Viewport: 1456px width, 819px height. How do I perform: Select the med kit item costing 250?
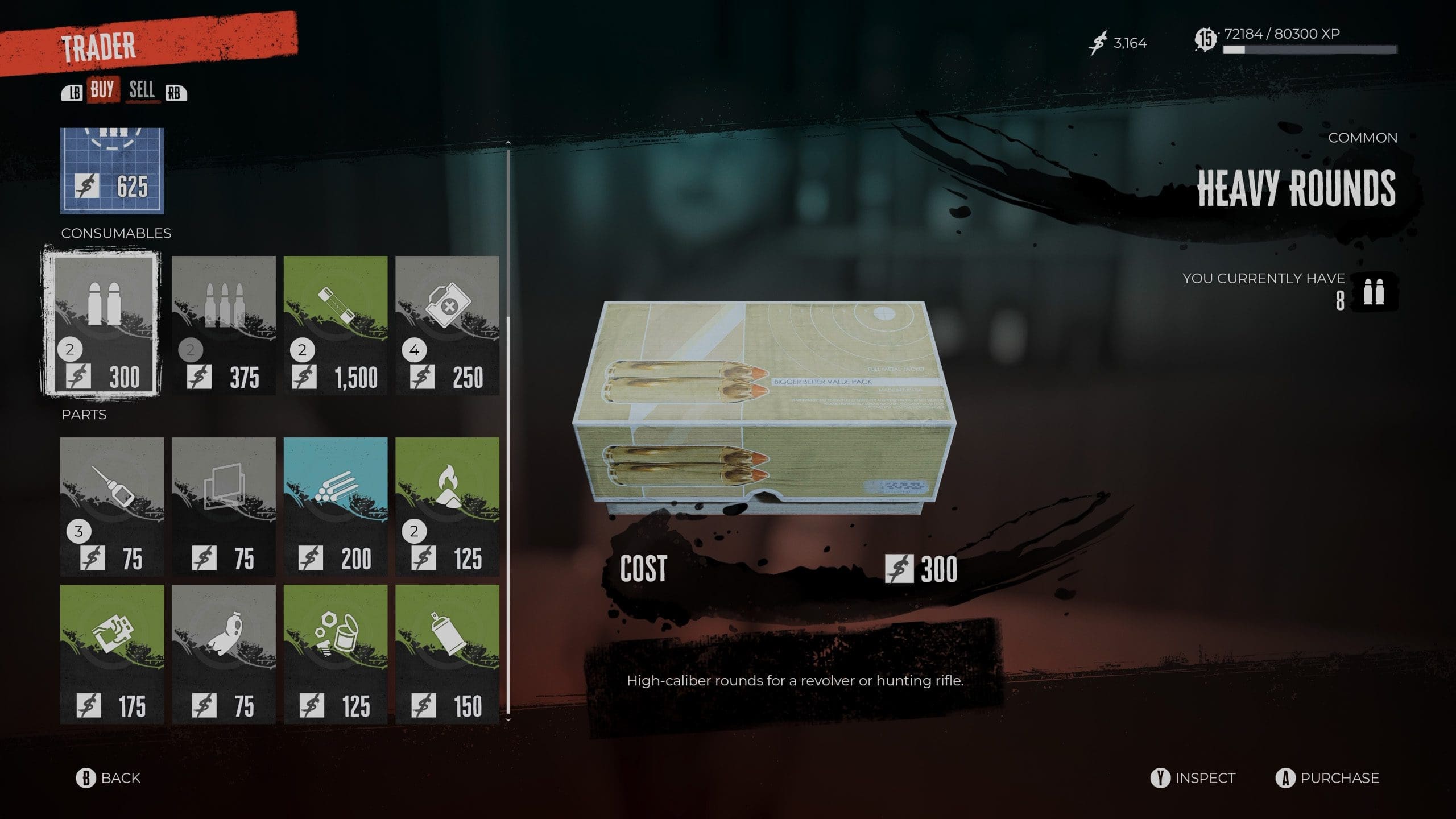click(447, 325)
